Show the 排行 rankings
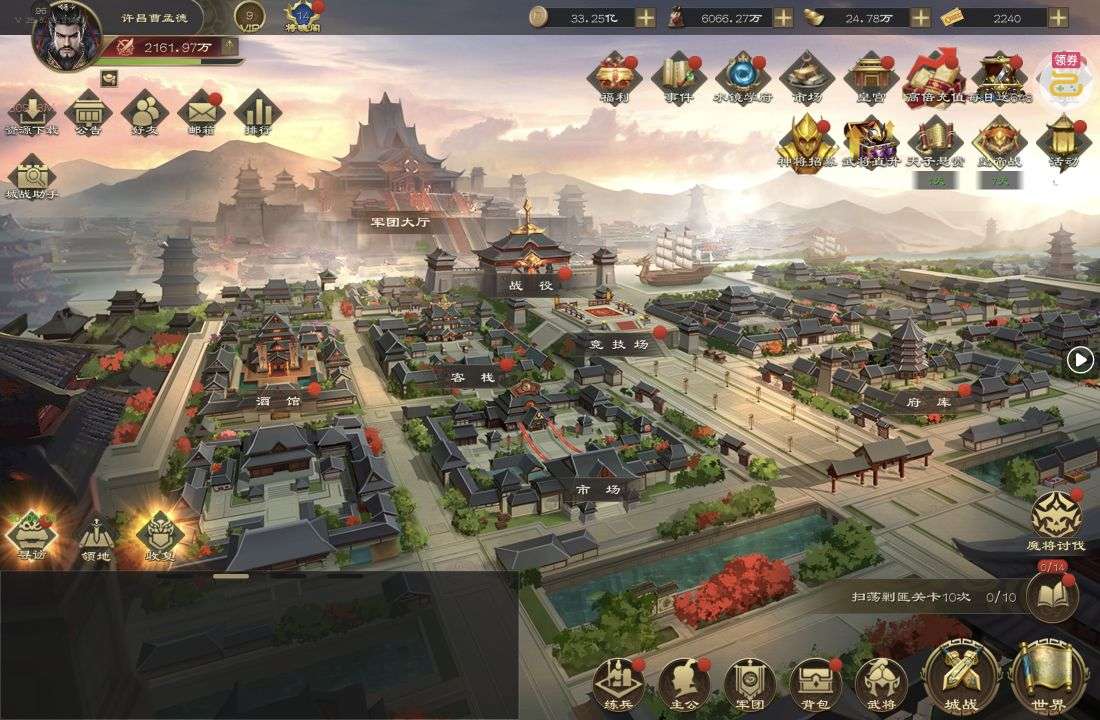The height and width of the screenshot is (720, 1100). point(257,112)
